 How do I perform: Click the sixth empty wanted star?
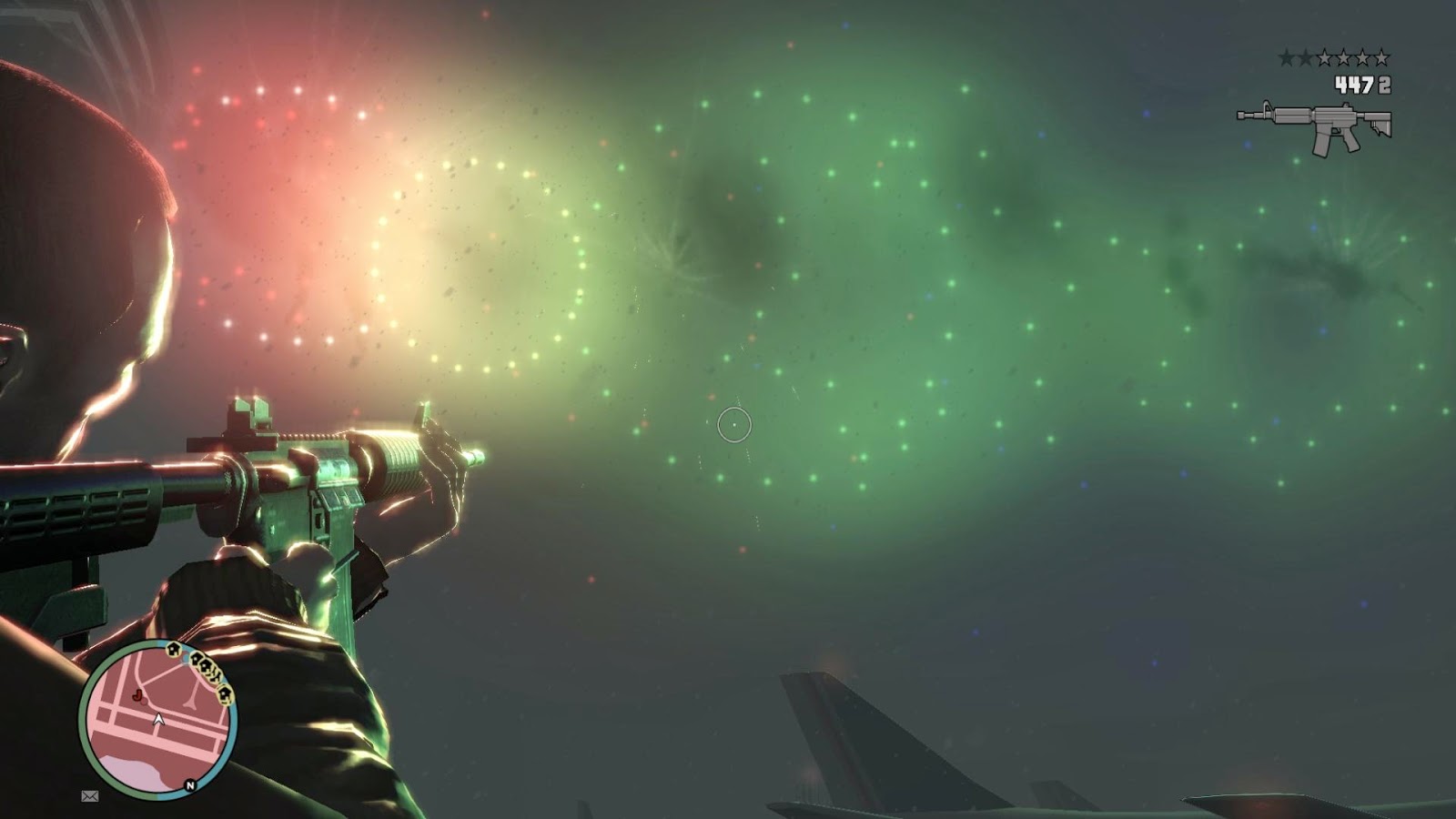[1381, 57]
